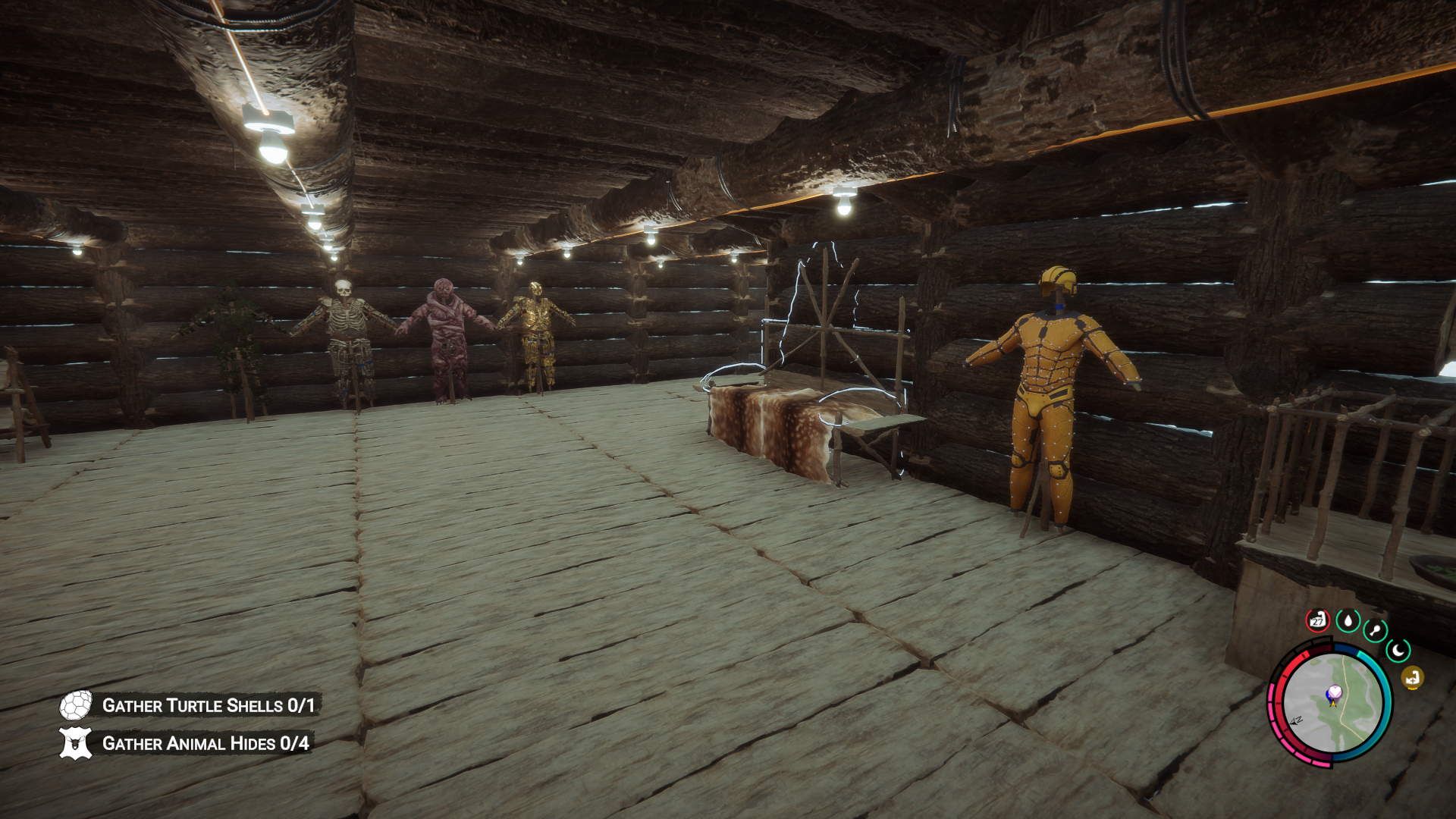Screen dimensions: 1456x819
Task: Click the water drop hydration icon
Action: [1348, 621]
